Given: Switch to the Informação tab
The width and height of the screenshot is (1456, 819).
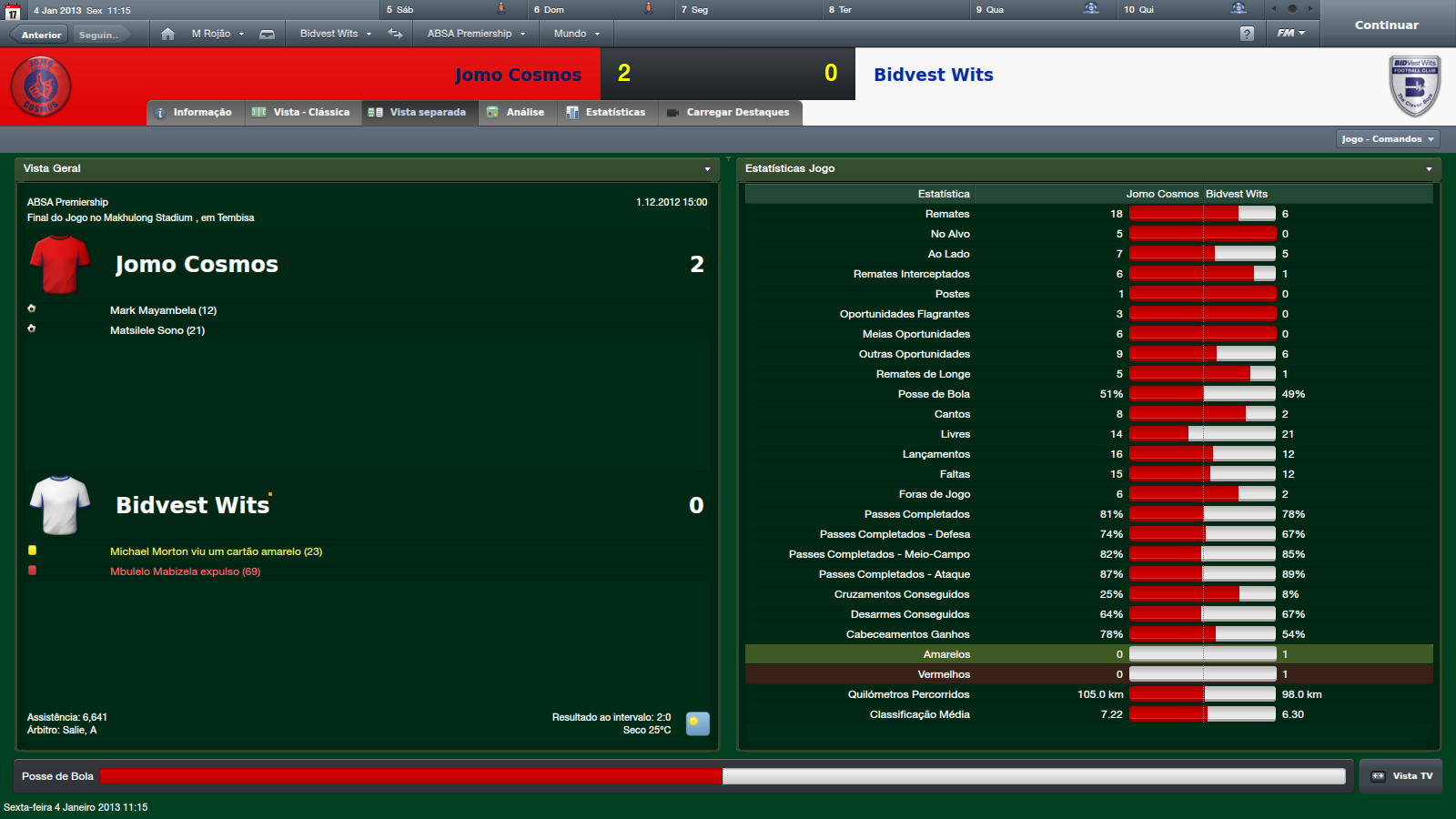Looking at the screenshot, I should [196, 113].
